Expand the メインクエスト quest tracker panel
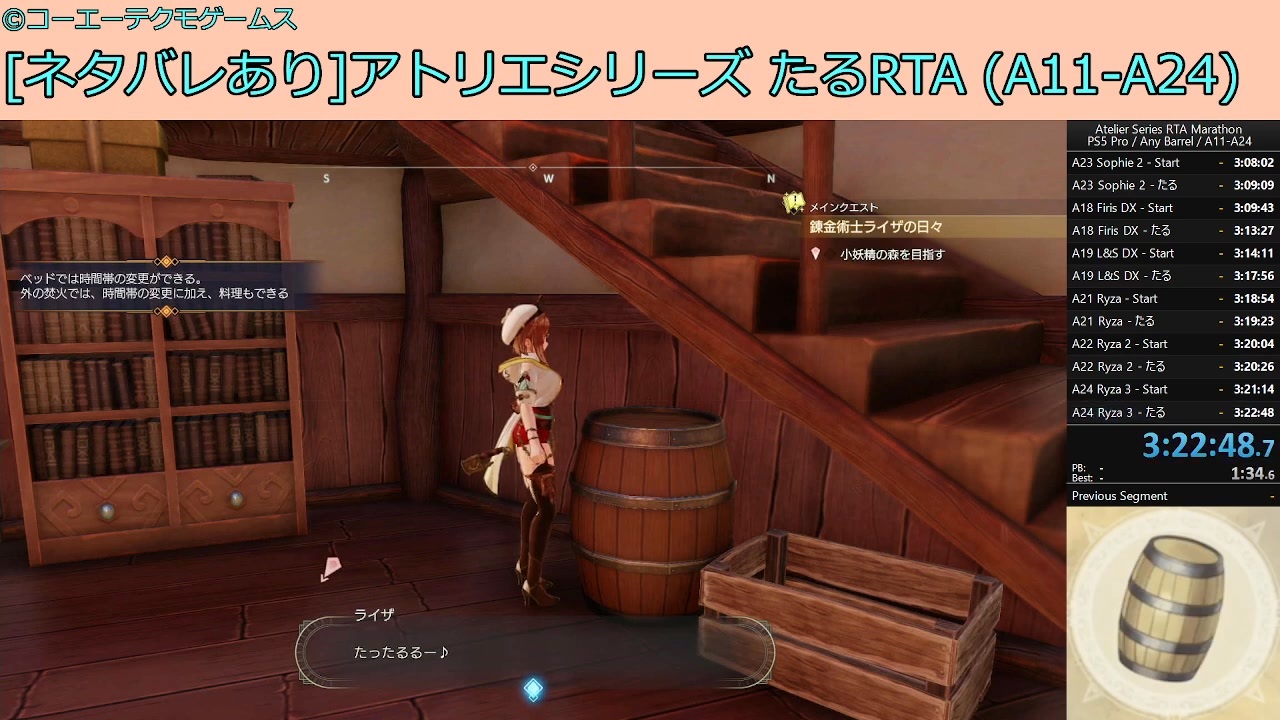 (845, 205)
